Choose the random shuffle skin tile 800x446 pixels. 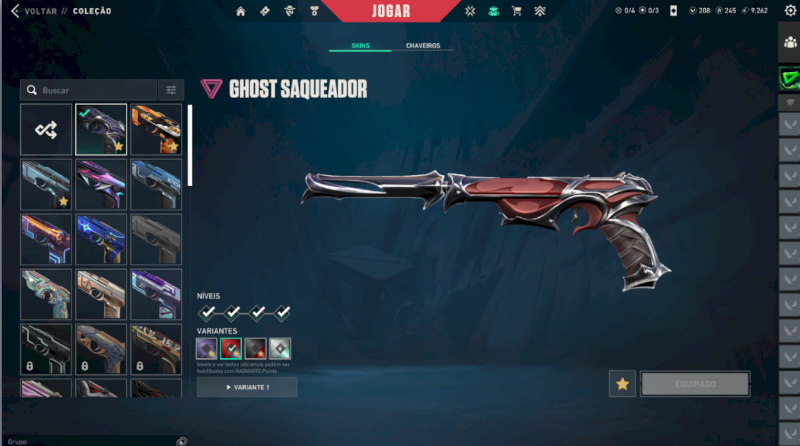pyautogui.click(x=46, y=129)
